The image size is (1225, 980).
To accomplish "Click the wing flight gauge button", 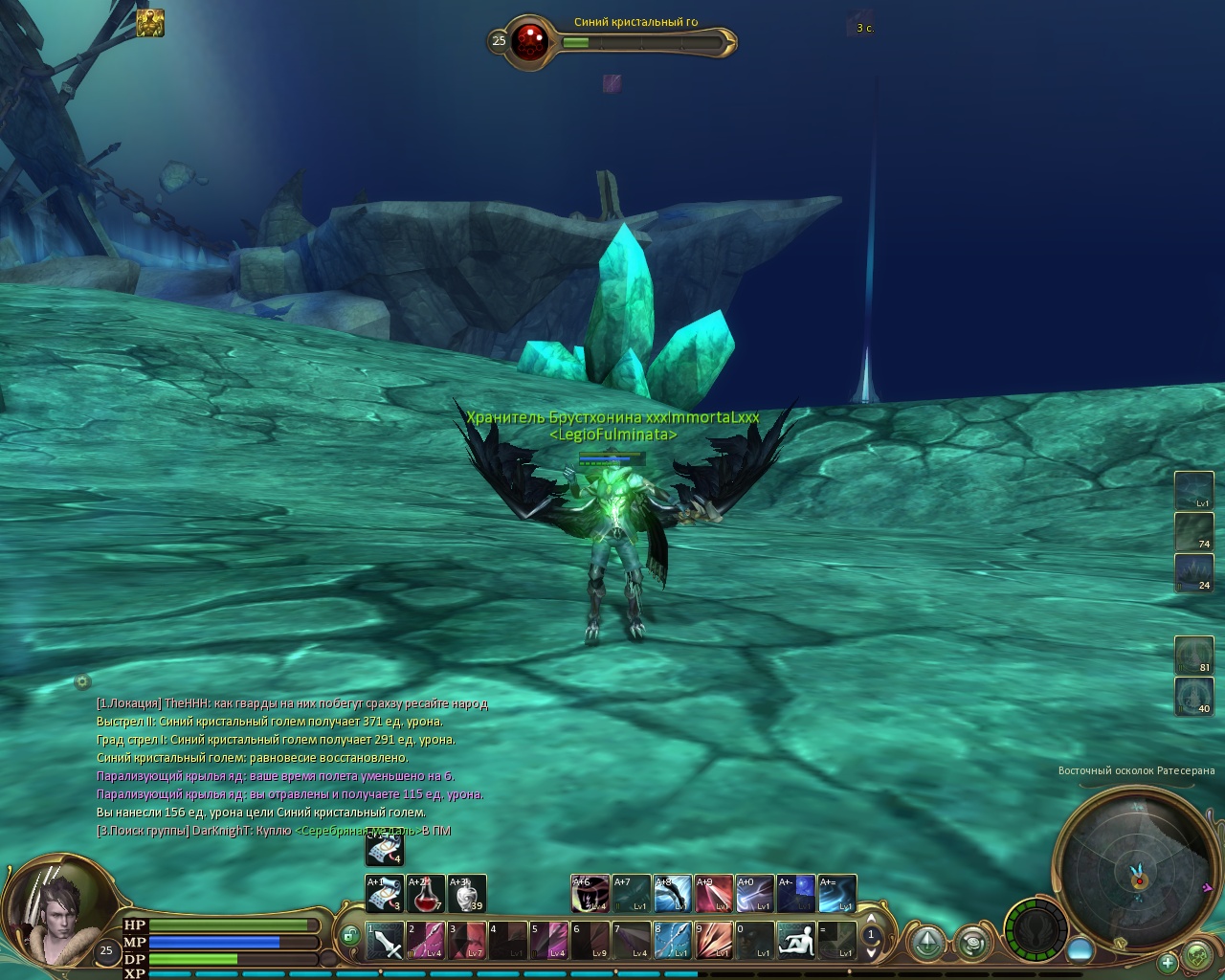I will coord(1036,931).
